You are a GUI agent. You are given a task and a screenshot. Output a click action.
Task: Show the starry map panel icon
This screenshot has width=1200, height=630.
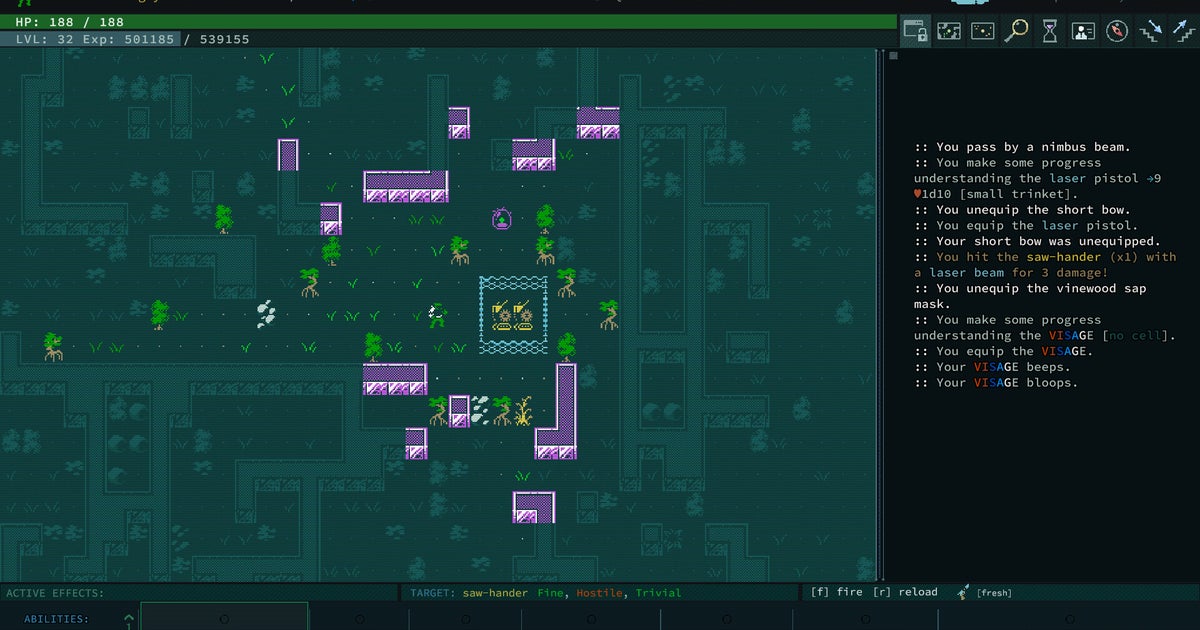click(x=983, y=31)
